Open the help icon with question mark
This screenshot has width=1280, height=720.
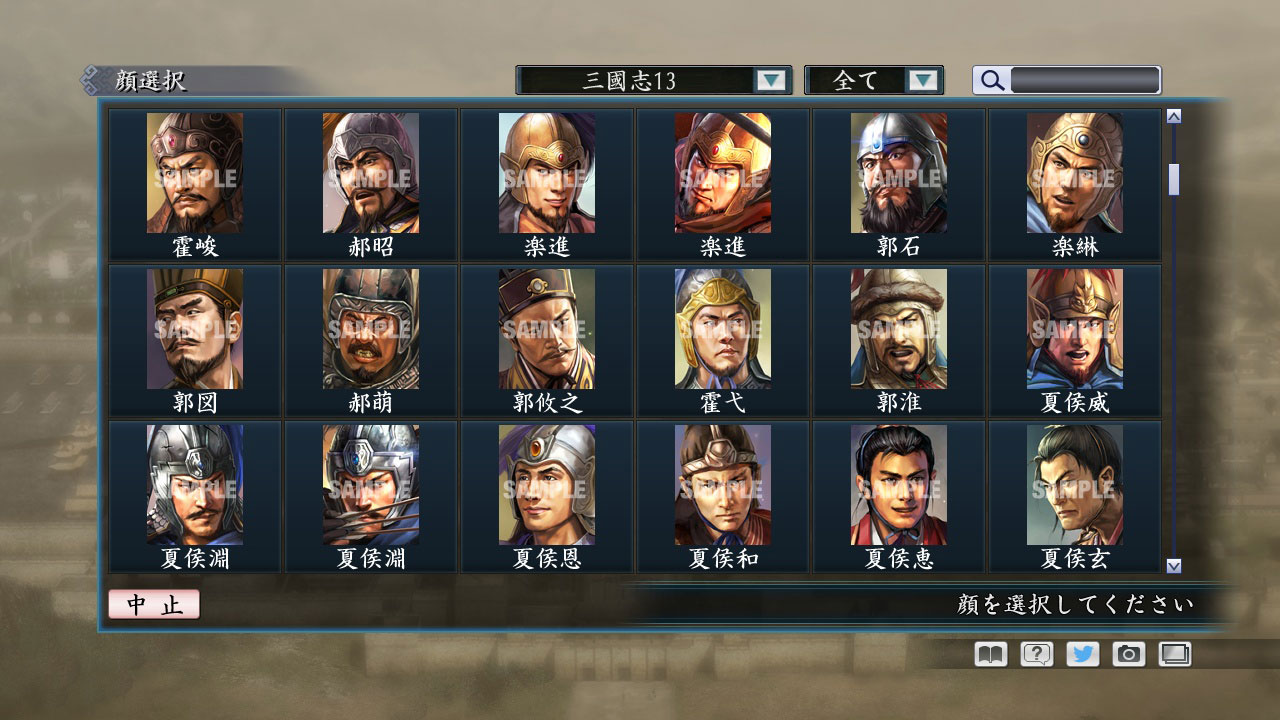click(1035, 654)
